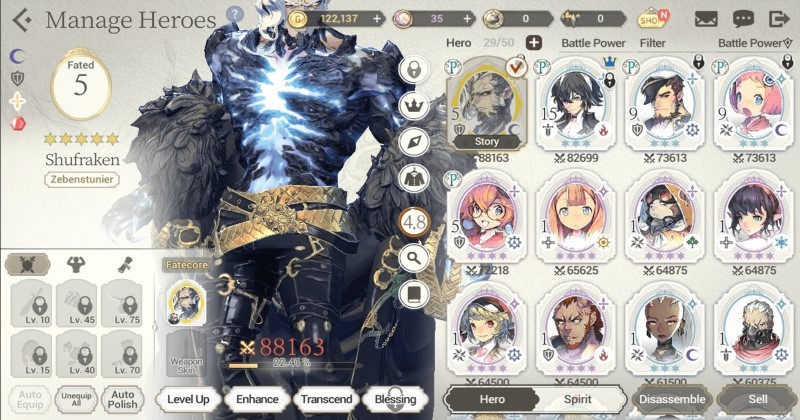The width and height of the screenshot is (800, 420).
Task: Click the Enhance button
Action: (257, 399)
